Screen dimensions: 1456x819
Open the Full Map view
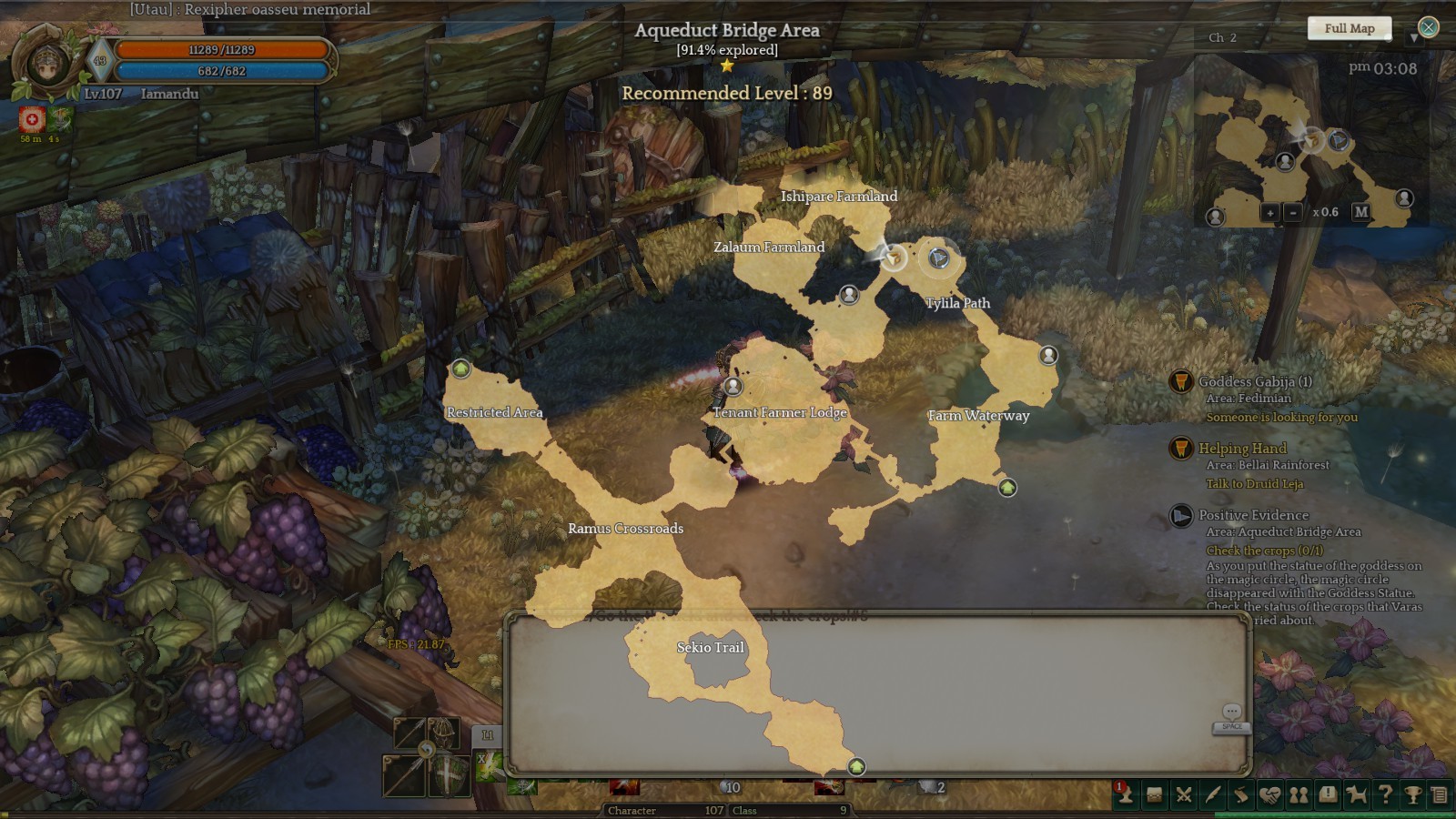[1349, 28]
